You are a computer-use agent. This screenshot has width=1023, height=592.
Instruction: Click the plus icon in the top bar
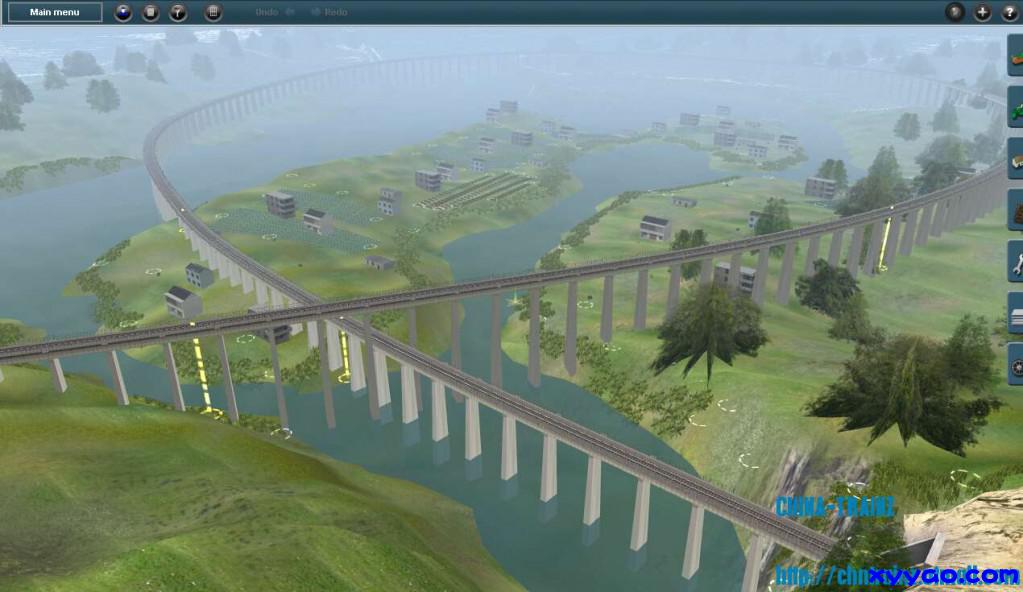pyautogui.click(x=983, y=13)
